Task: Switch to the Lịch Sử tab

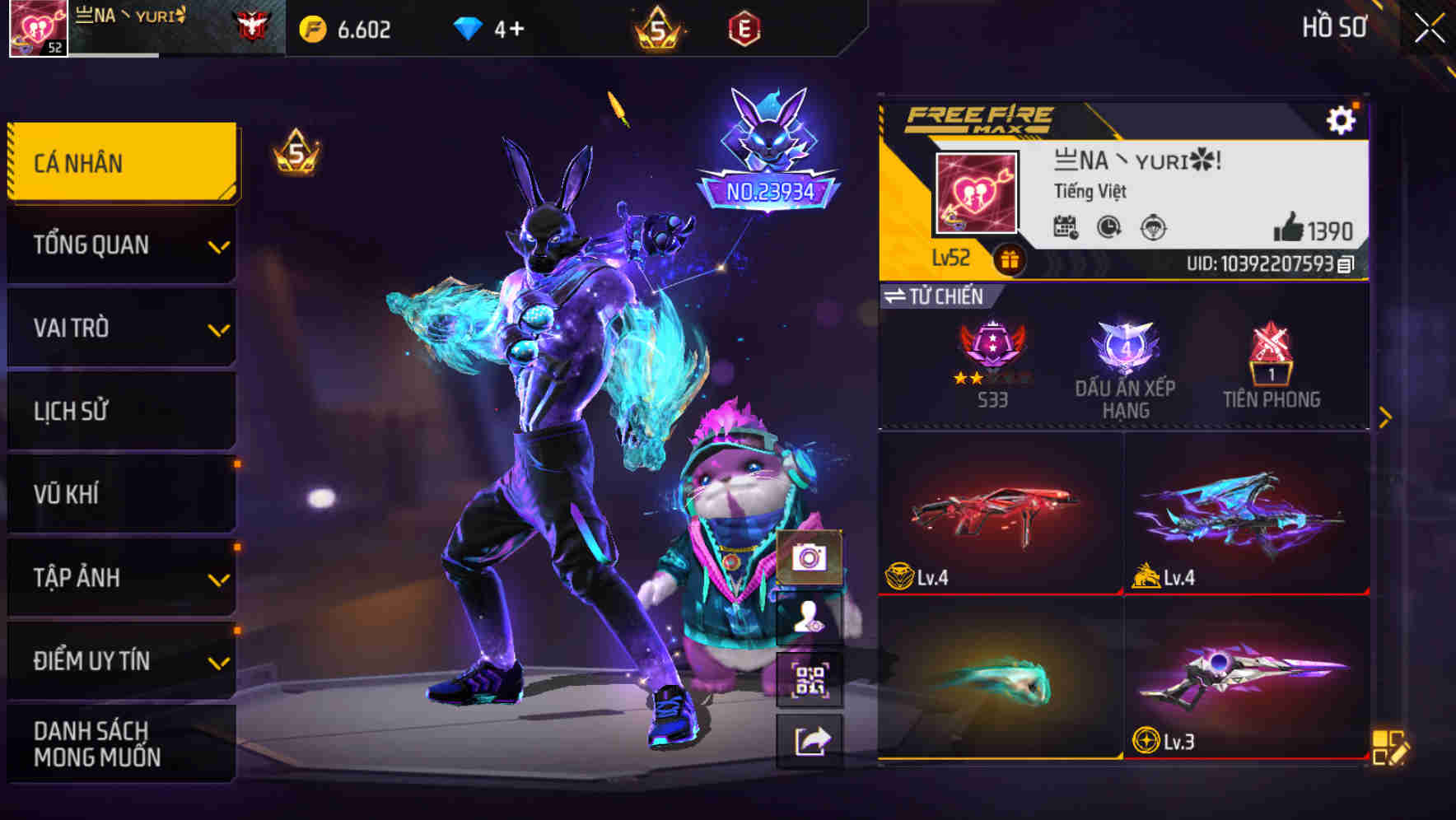Action: point(120,411)
